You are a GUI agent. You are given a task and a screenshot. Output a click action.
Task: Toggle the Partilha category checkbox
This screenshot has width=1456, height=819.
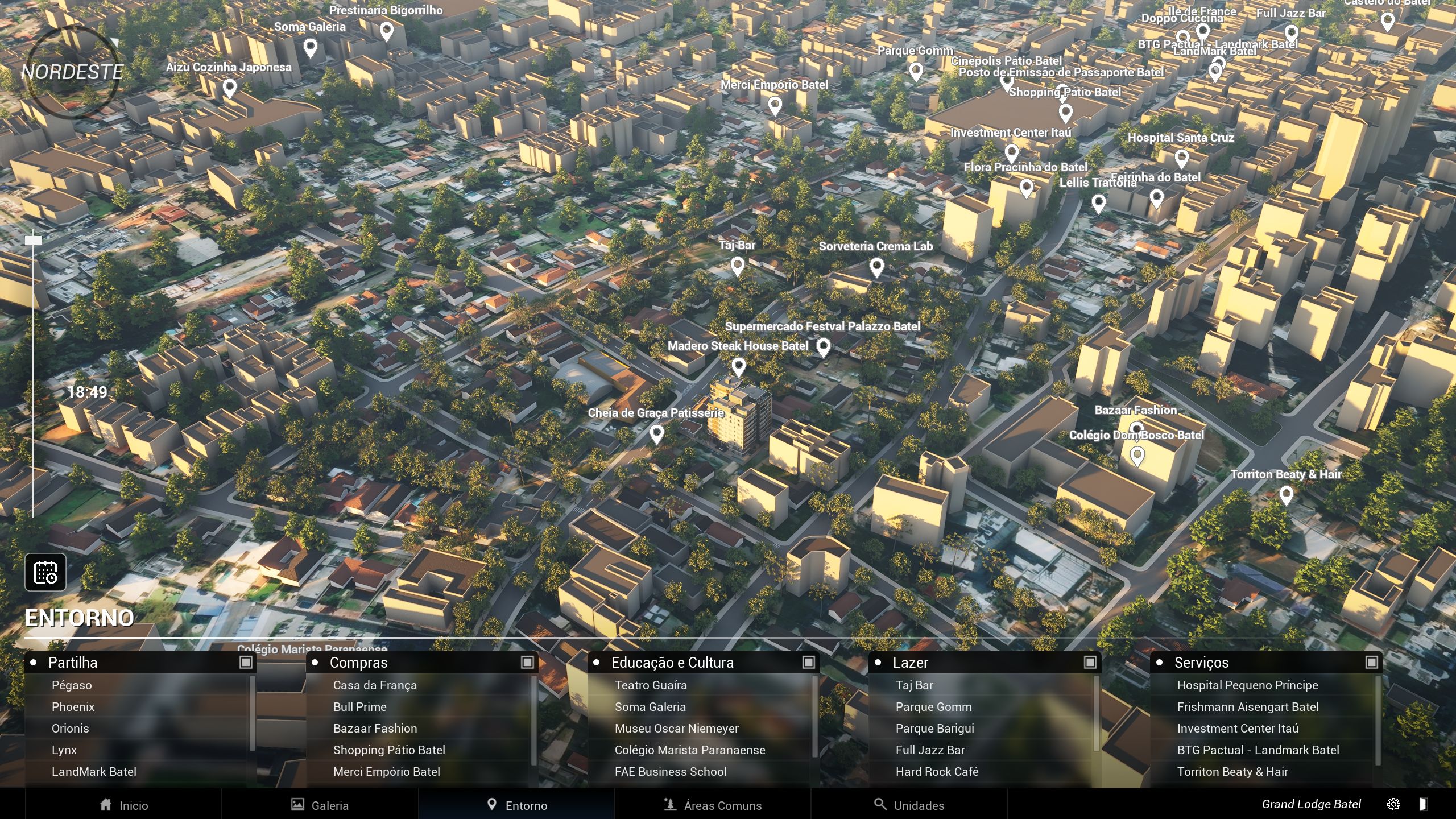(x=246, y=662)
